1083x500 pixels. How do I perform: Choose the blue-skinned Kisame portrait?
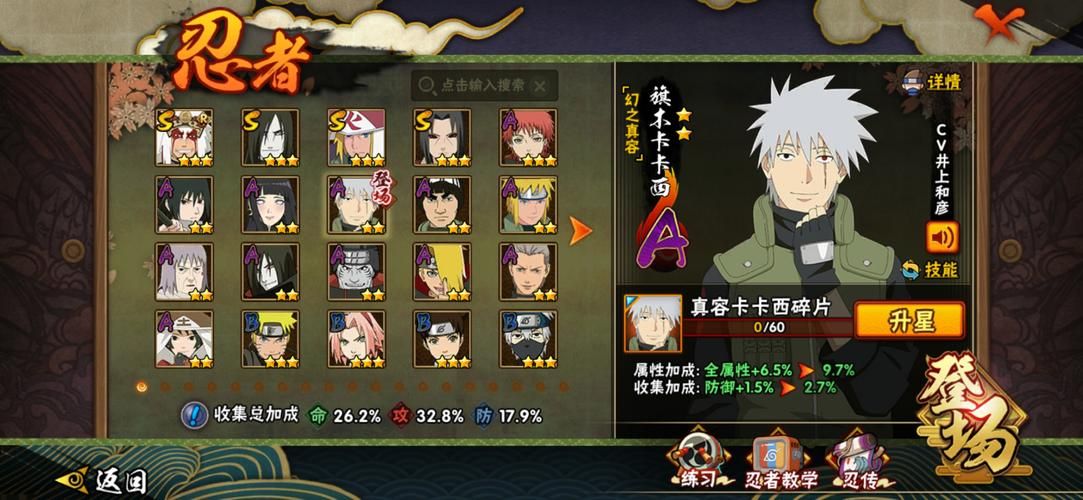pyautogui.click(x=356, y=272)
